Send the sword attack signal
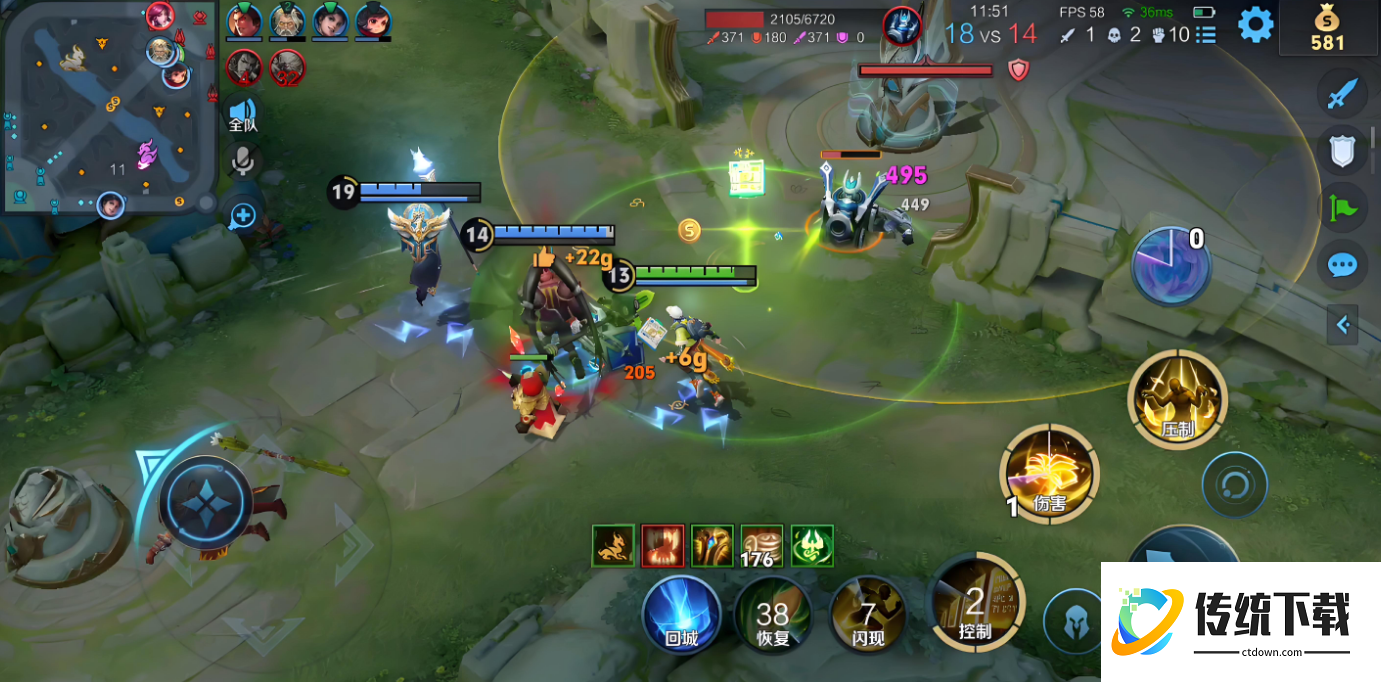This screenshot has width=1381, height=682. tap(1341, 96)
